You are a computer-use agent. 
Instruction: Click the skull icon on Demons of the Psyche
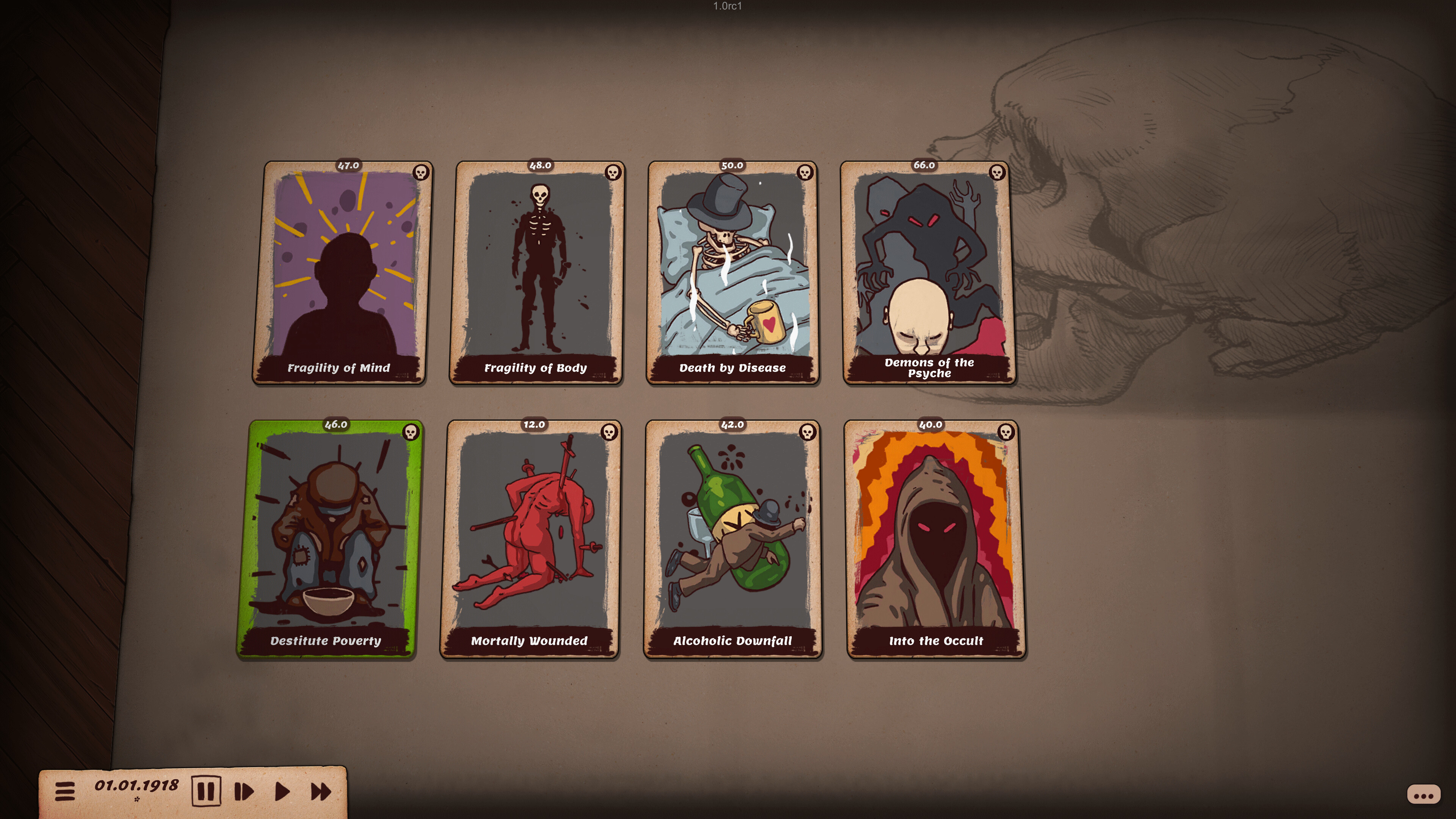click(x=997, y=172)
